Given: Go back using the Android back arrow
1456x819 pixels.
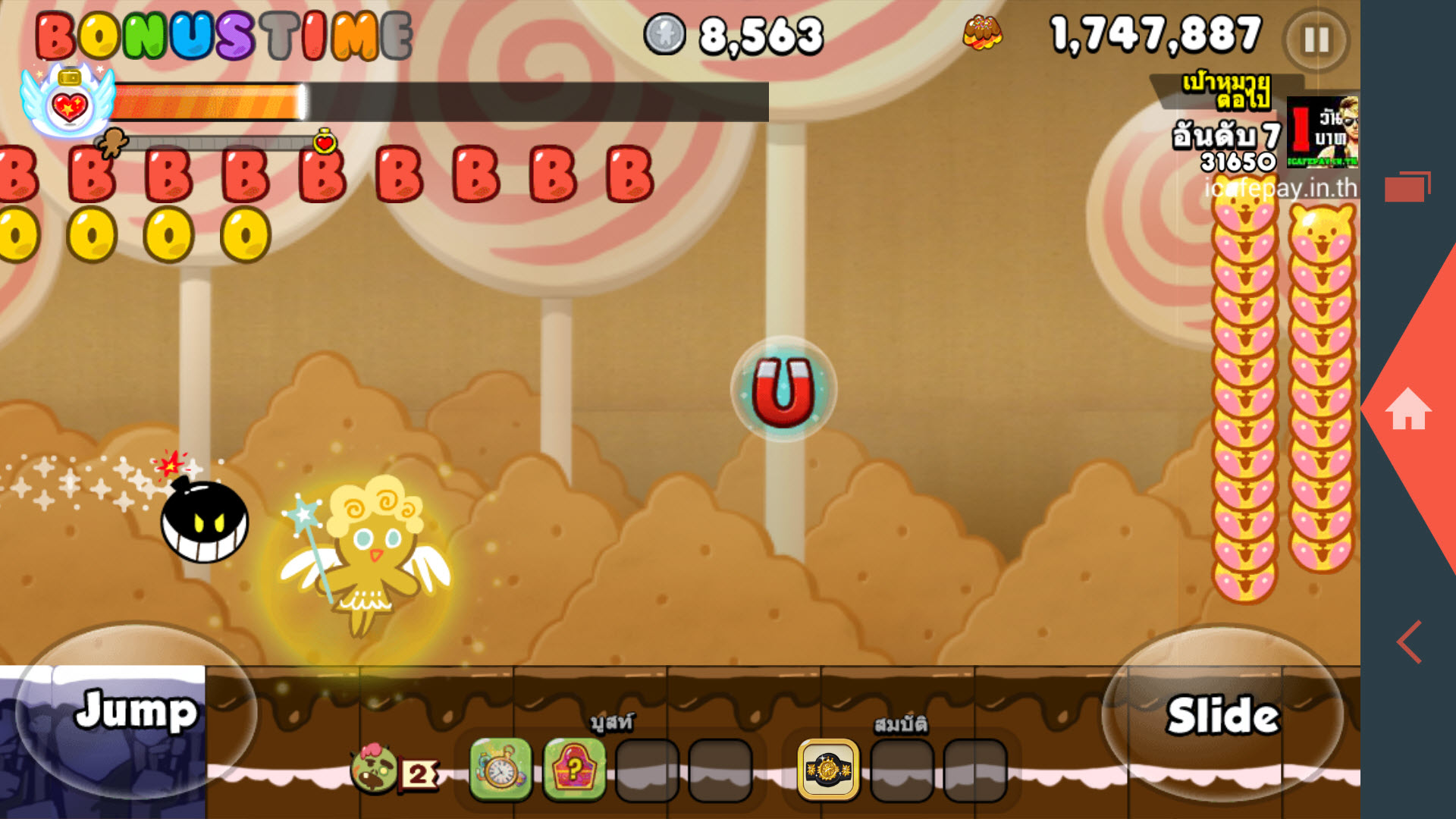Looking at the screenshot, I should 1410,642.
